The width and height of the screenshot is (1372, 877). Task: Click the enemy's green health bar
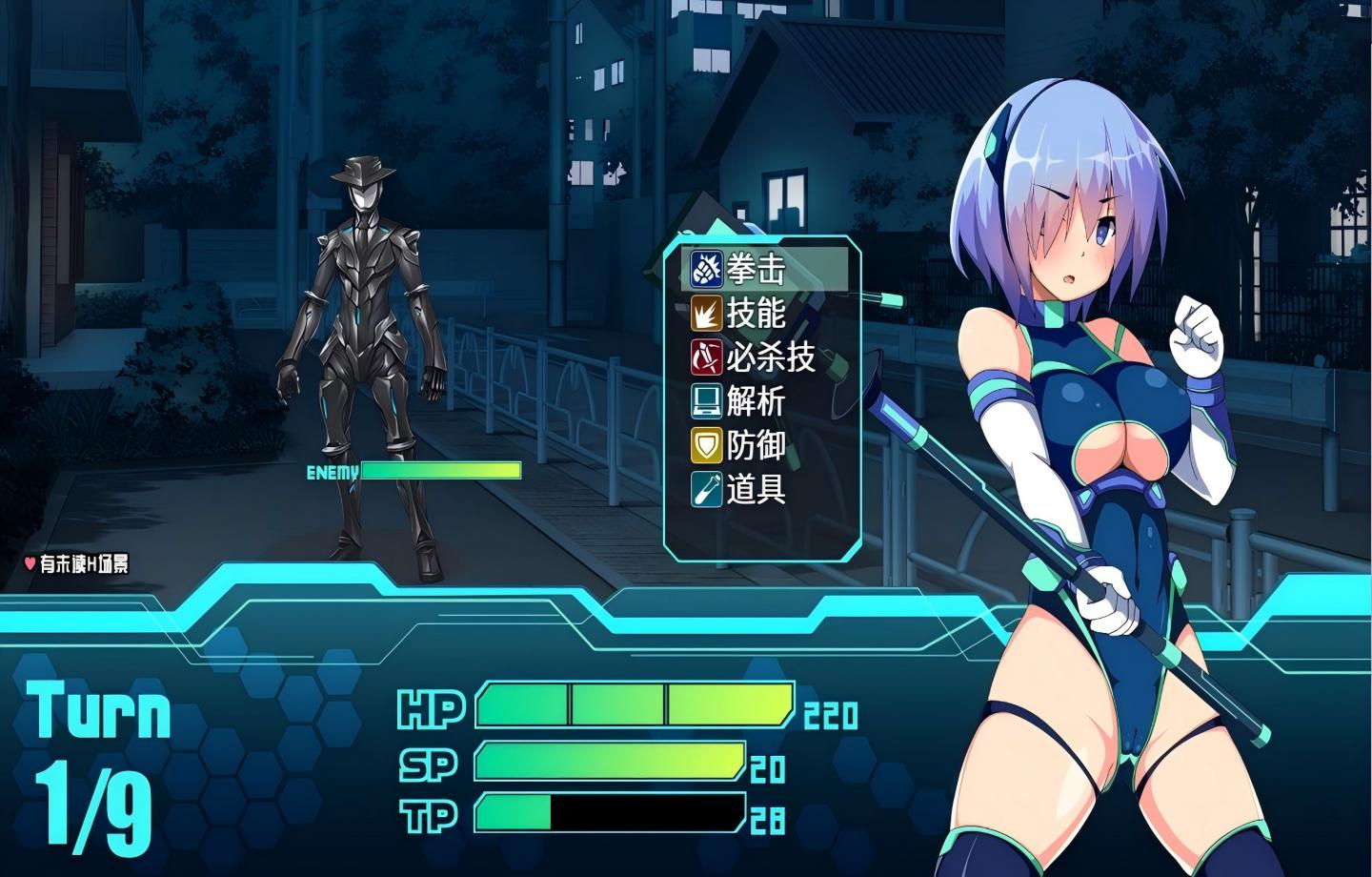coord(440,471)
